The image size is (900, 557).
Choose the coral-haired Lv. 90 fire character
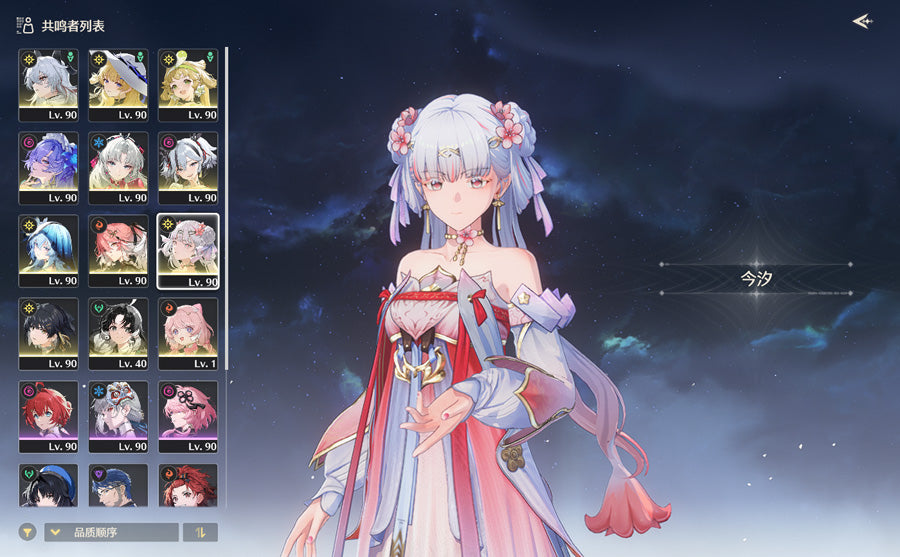118,244
